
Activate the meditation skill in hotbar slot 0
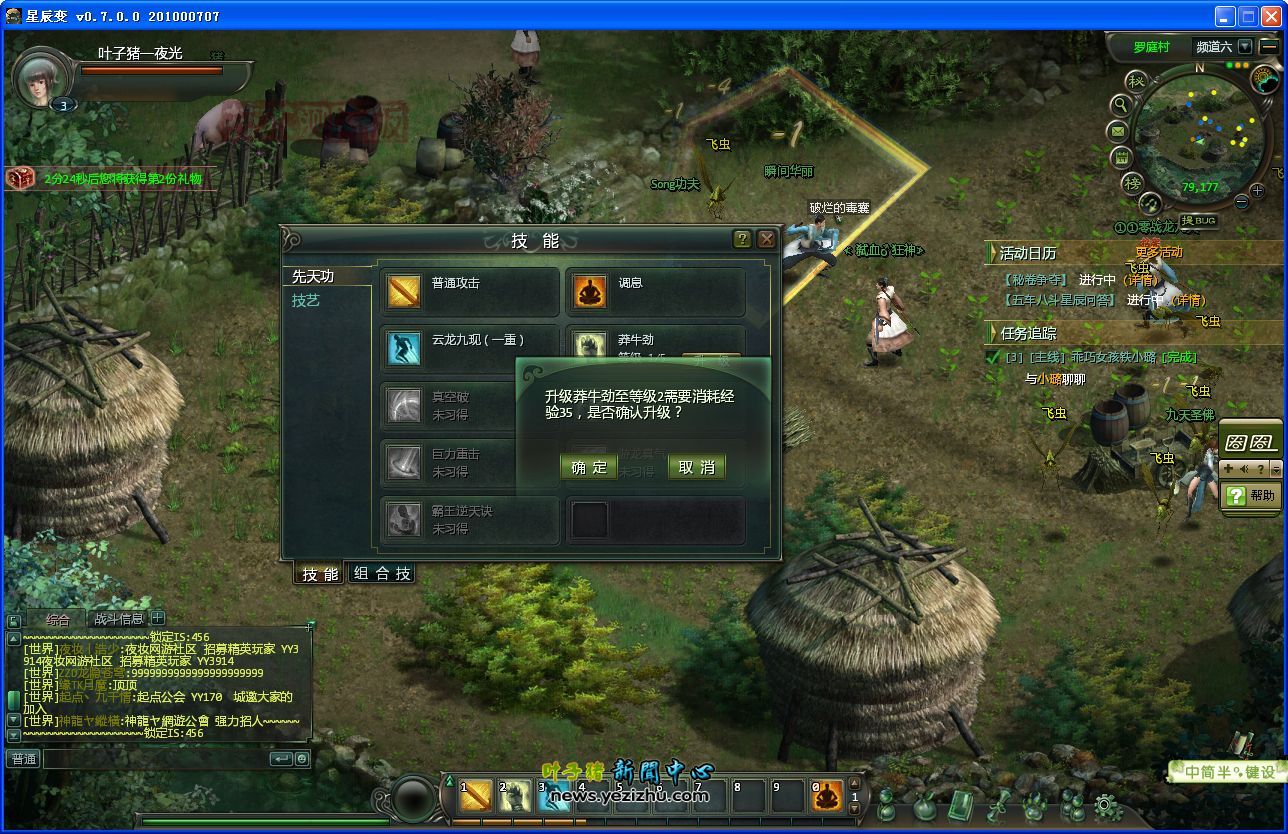click(x=827, y=796)
